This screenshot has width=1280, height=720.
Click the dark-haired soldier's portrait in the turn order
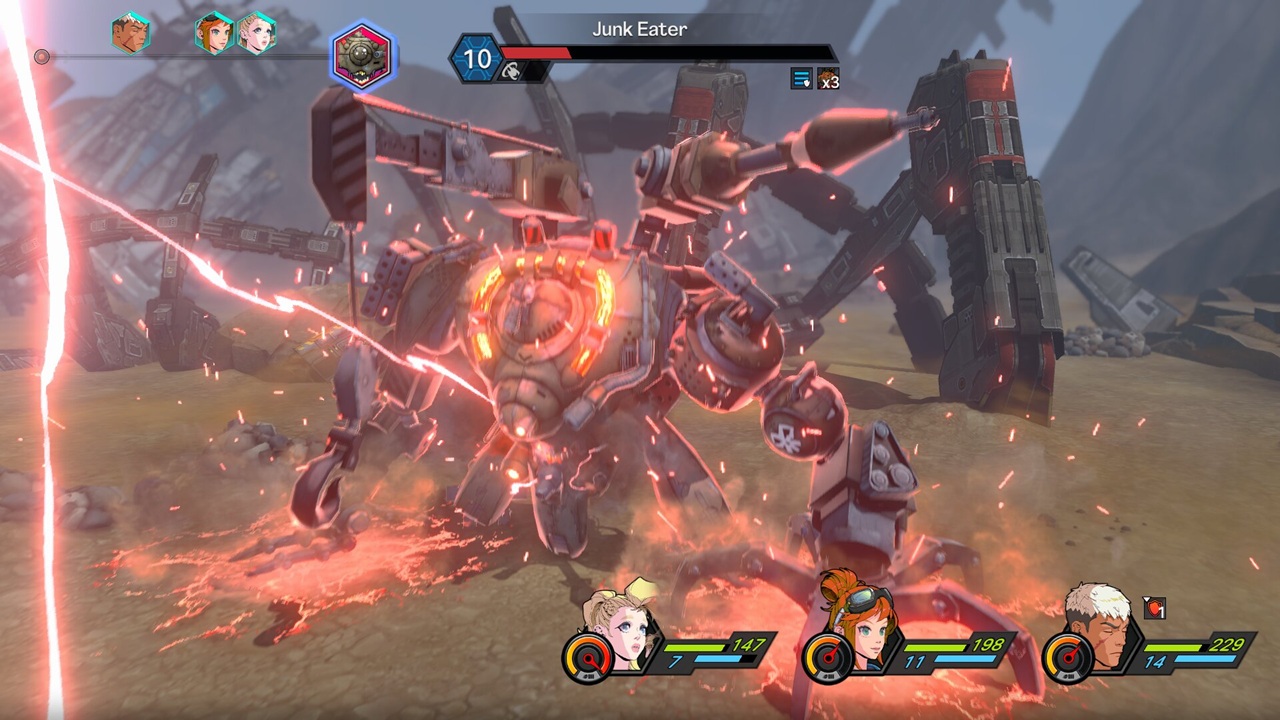[x=130, y=32]
